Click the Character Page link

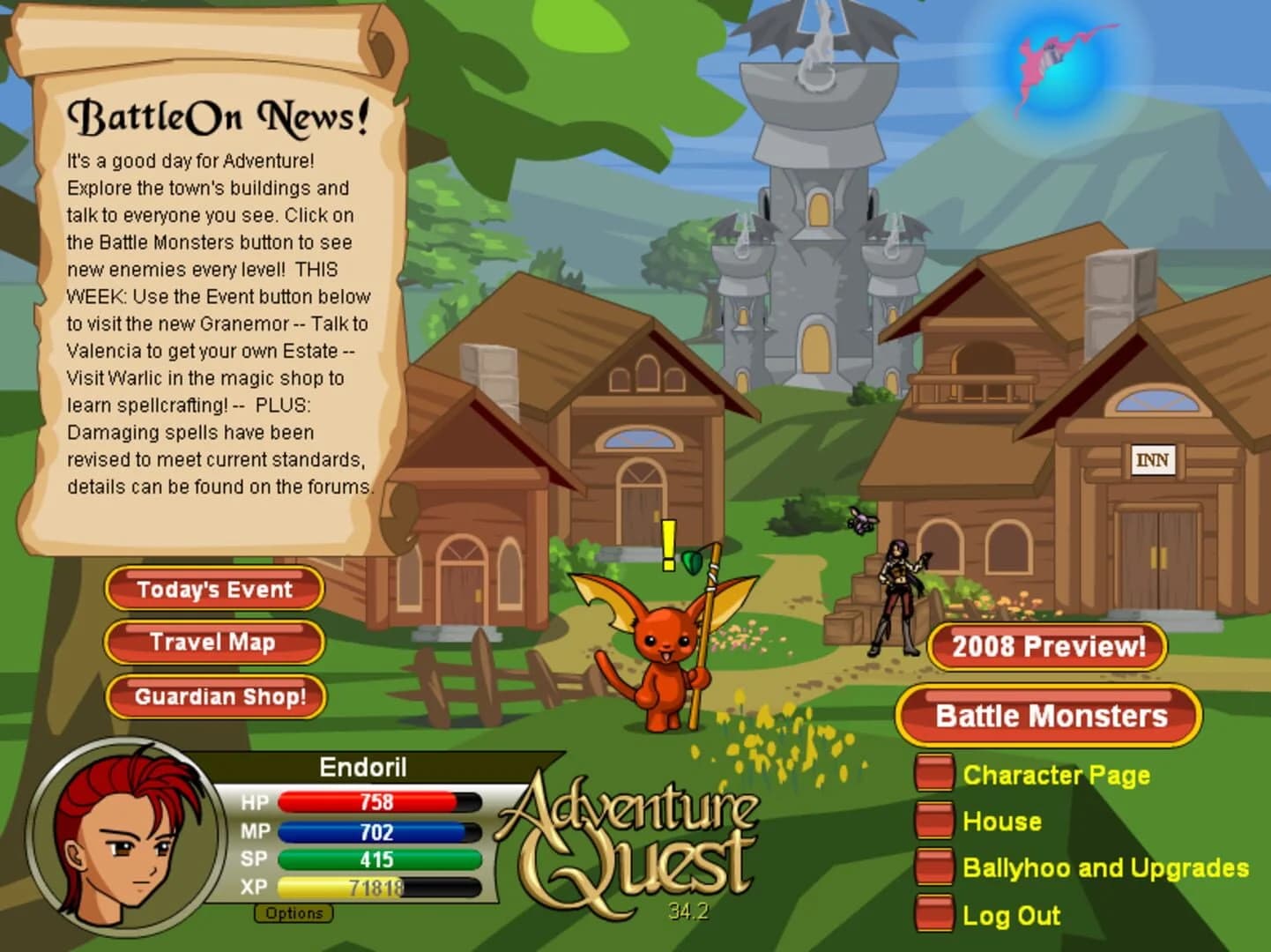1056,777
